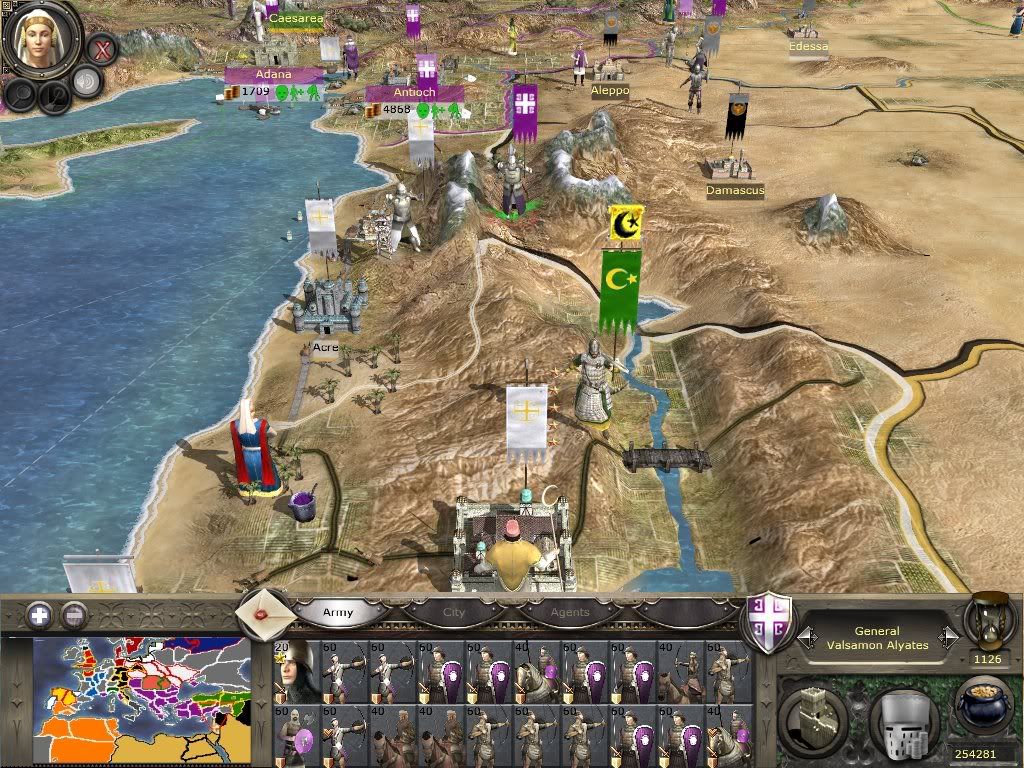
Task: Dismiss the advisor with the red X
Action: (101, 47)
